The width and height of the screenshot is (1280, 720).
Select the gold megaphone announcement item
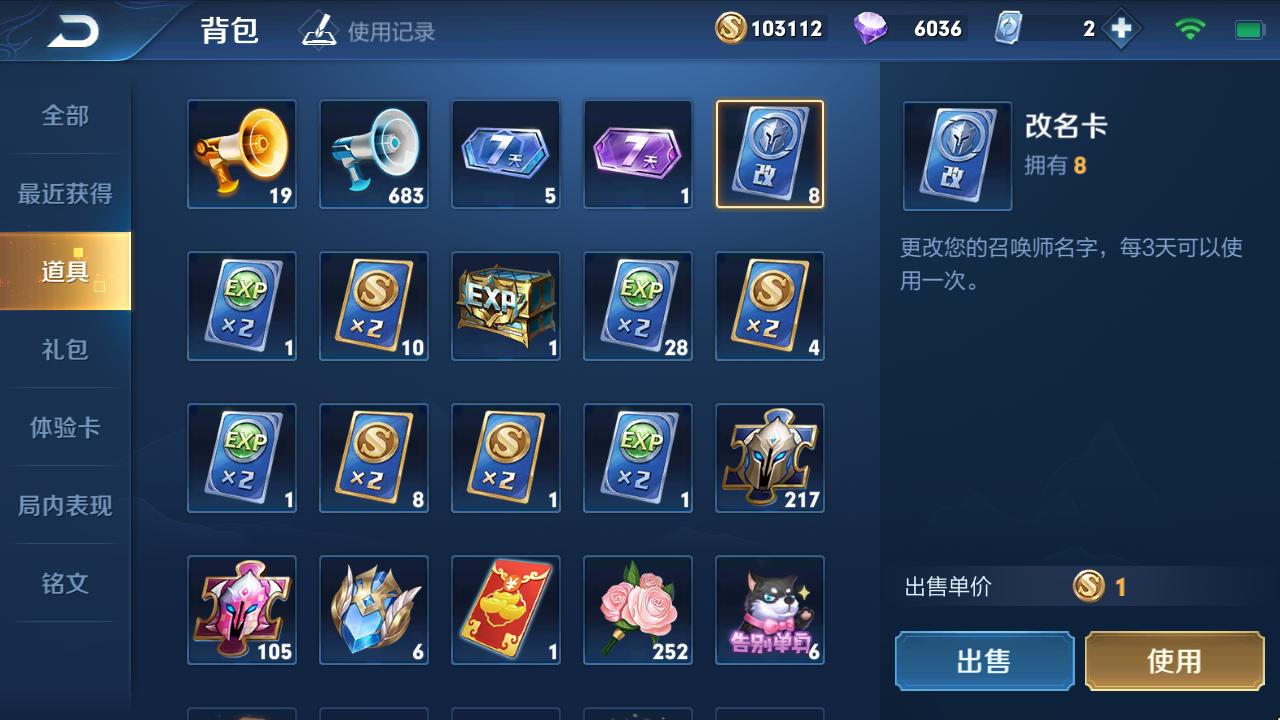(x=241, y=155)
